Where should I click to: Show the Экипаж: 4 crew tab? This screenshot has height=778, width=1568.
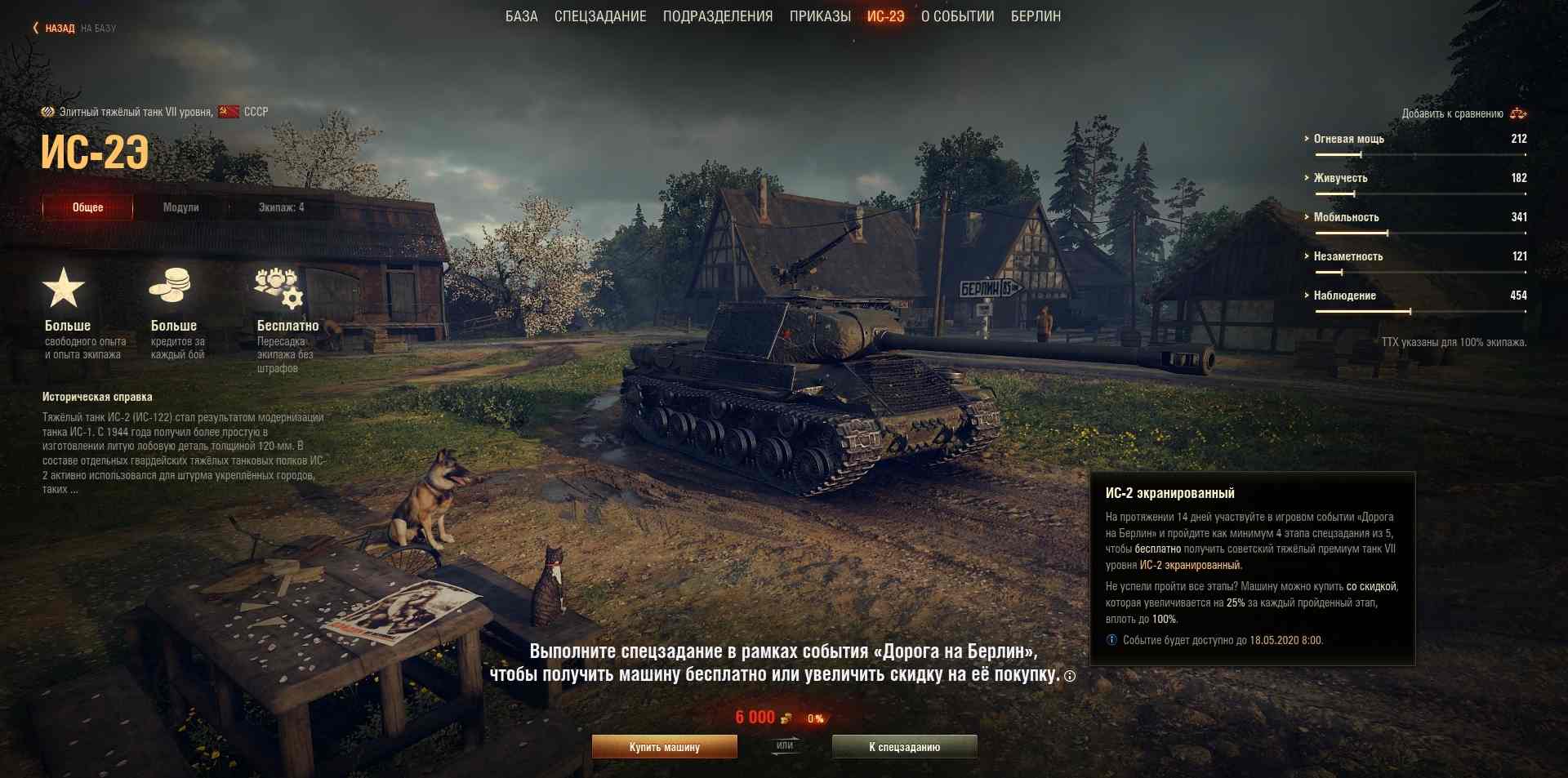tap(281, 207)
